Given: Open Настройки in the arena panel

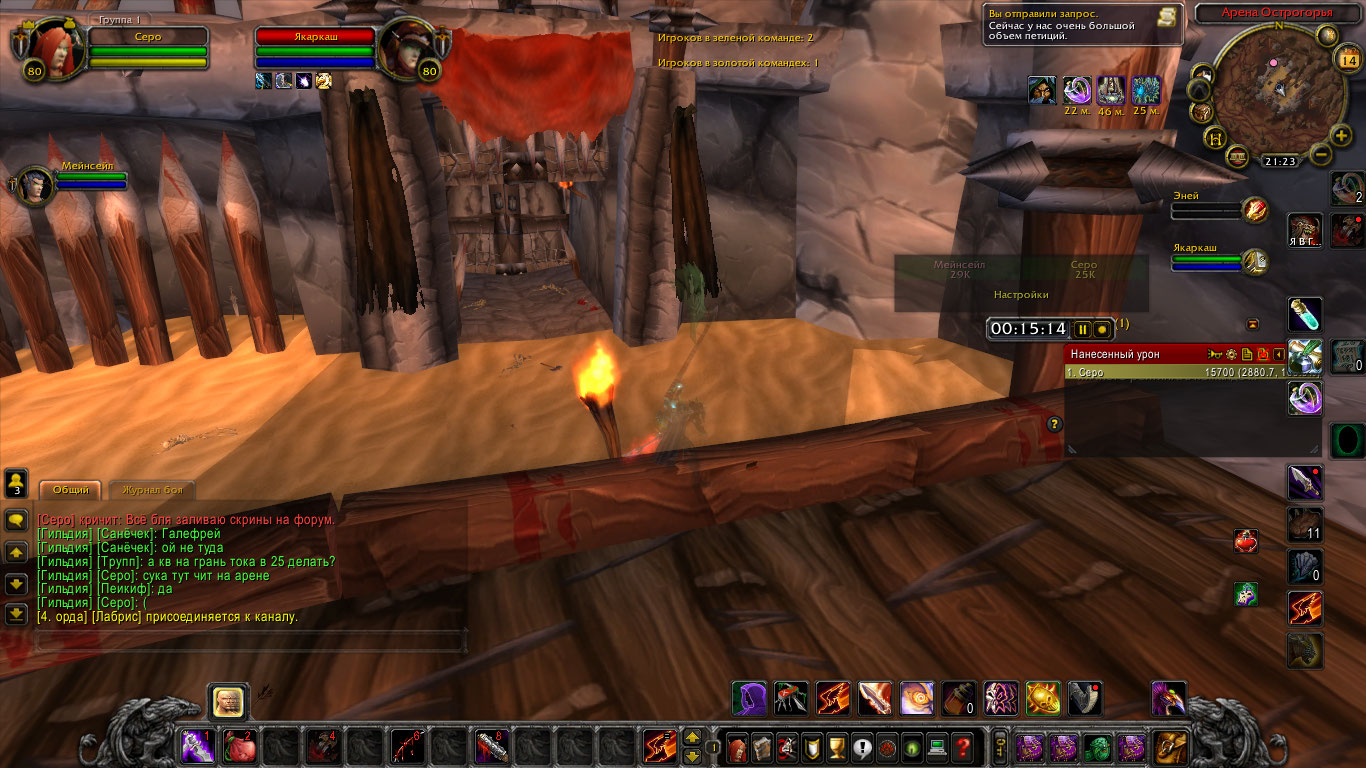Looking at the screenshot, I should point(1021,295).
